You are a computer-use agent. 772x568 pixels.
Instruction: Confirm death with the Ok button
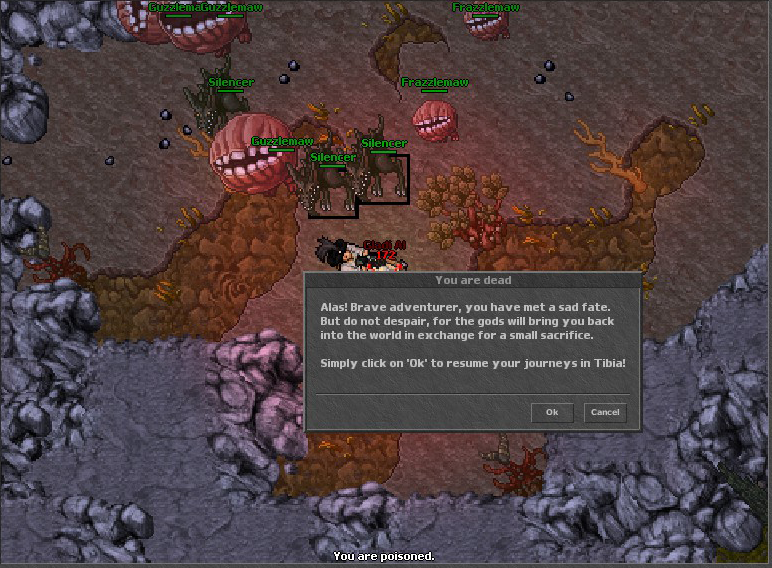552,412
